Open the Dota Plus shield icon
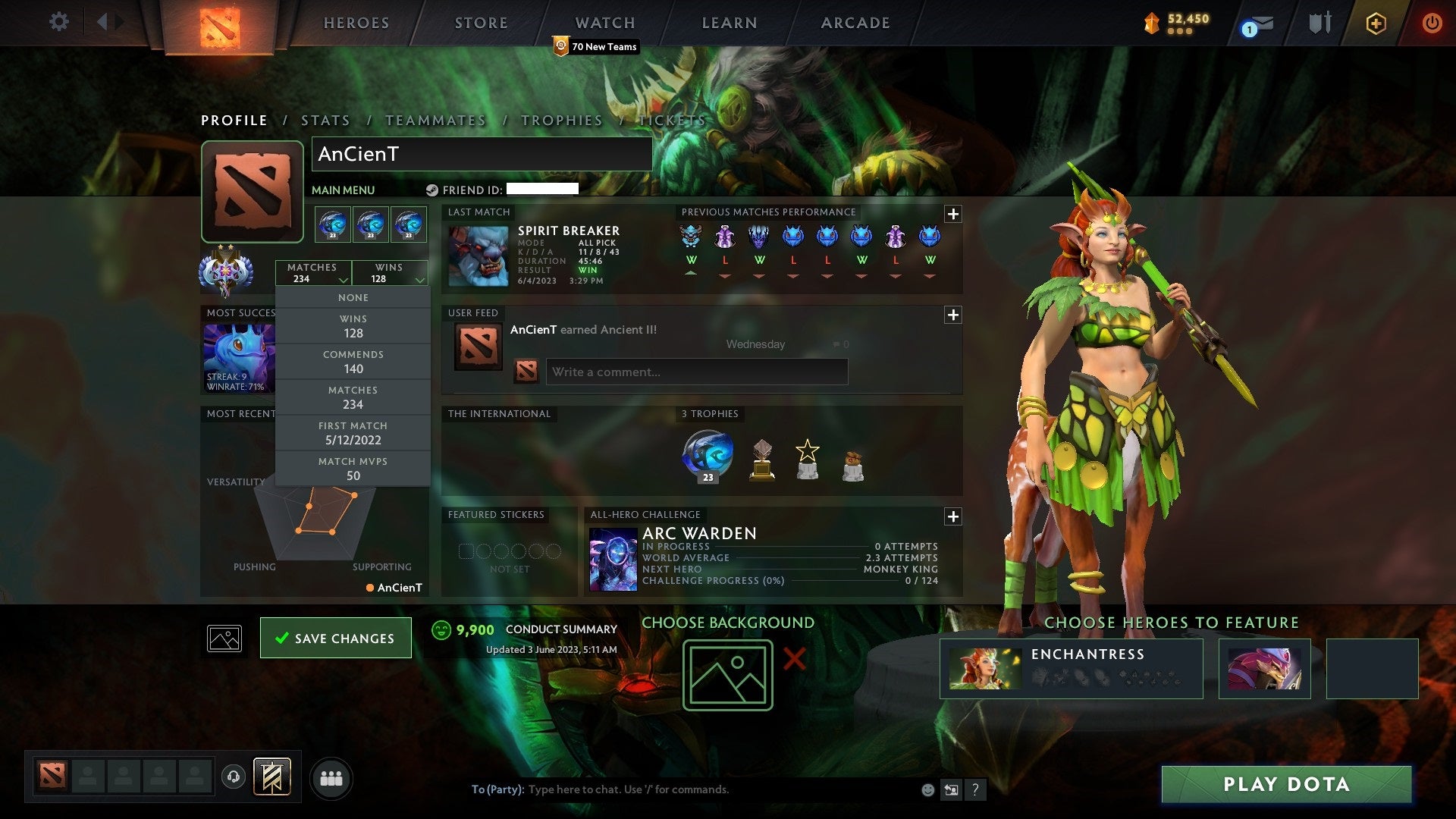Image resolution: width=1456 pixels, height=819 pixels. (1375, 22)
